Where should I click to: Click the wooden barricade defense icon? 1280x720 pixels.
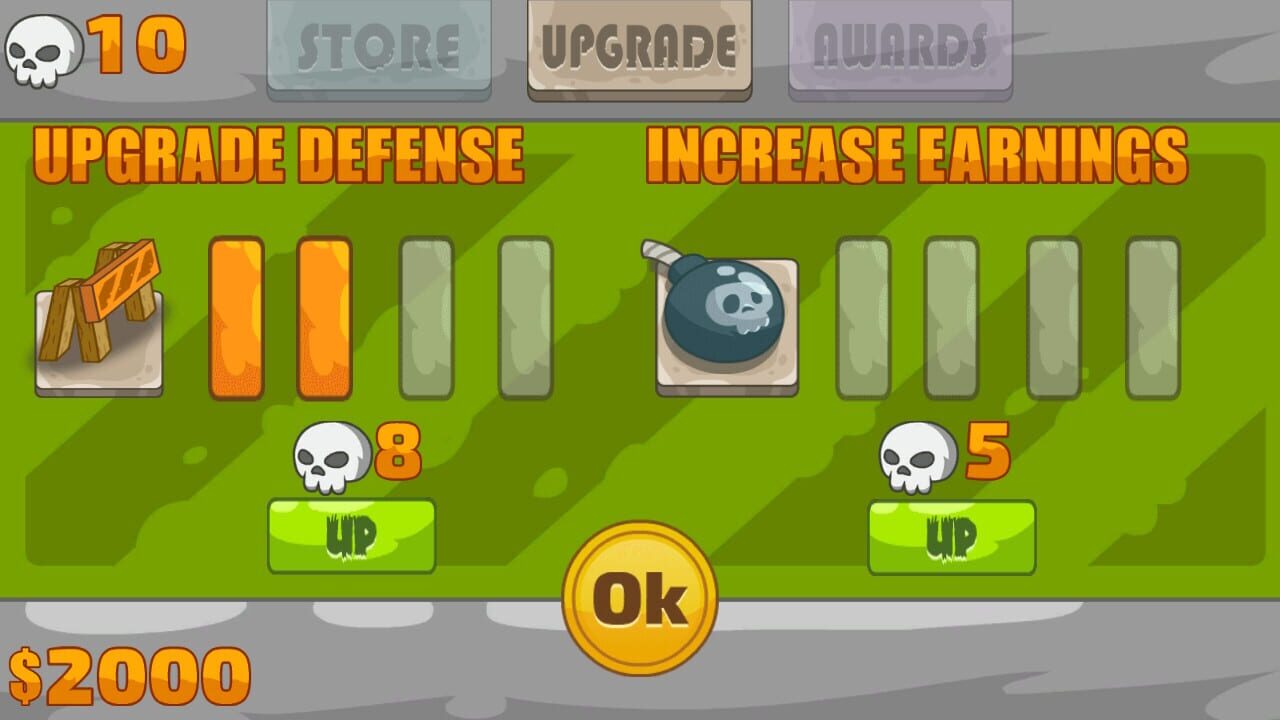click(x=98, y=322)
